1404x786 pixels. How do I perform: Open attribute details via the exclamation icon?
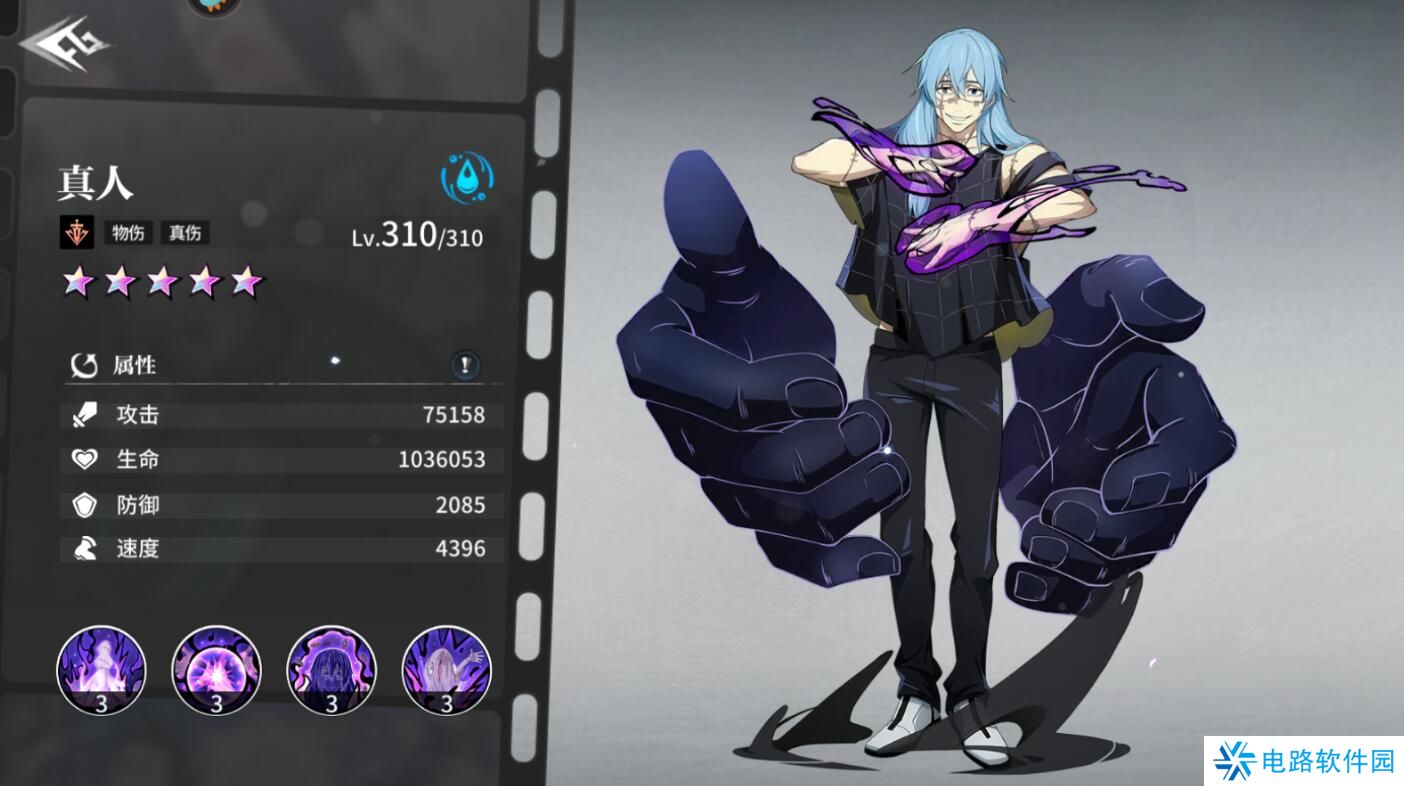tap(464, 365)
